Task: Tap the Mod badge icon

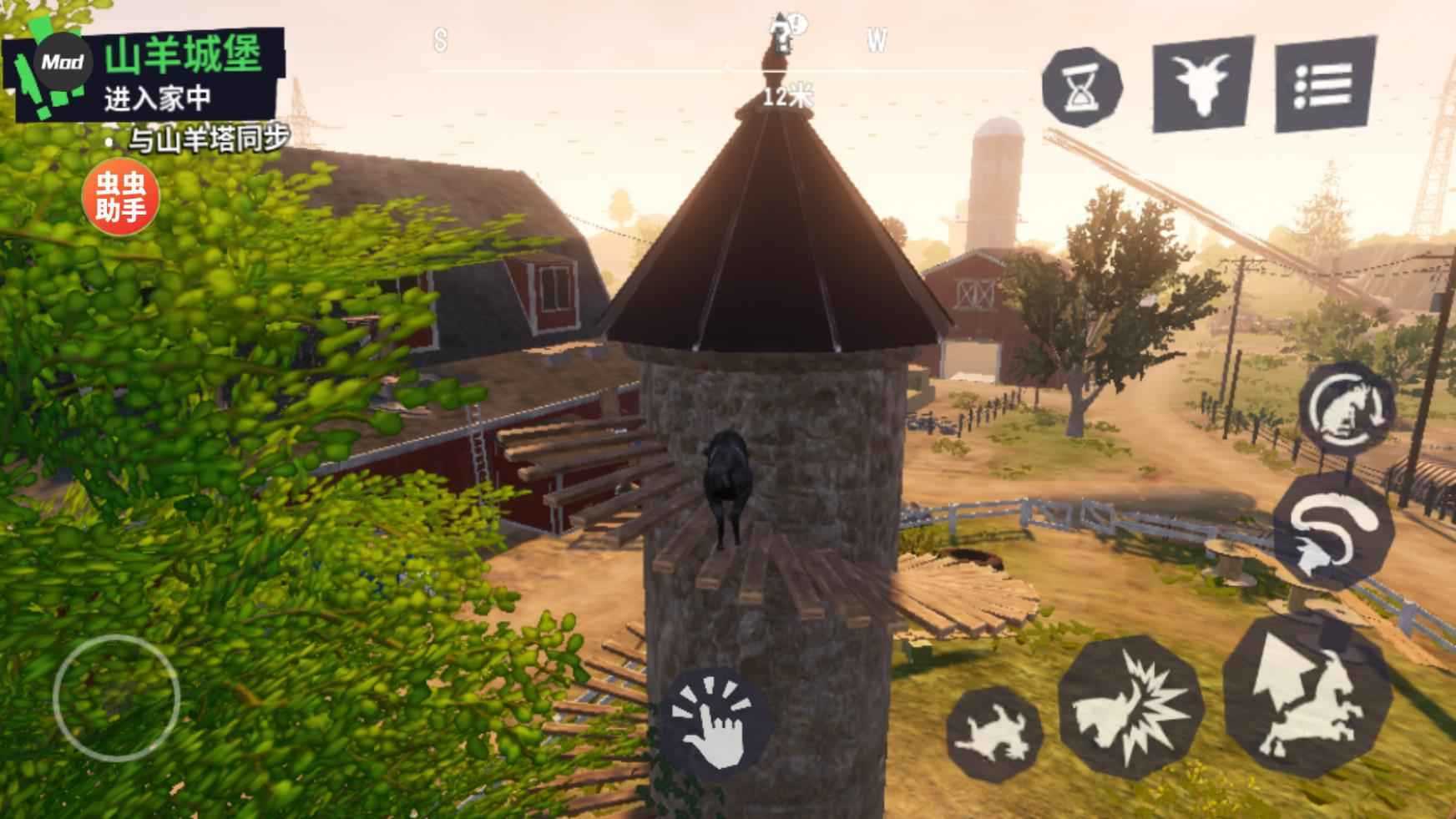Action: 62,63
